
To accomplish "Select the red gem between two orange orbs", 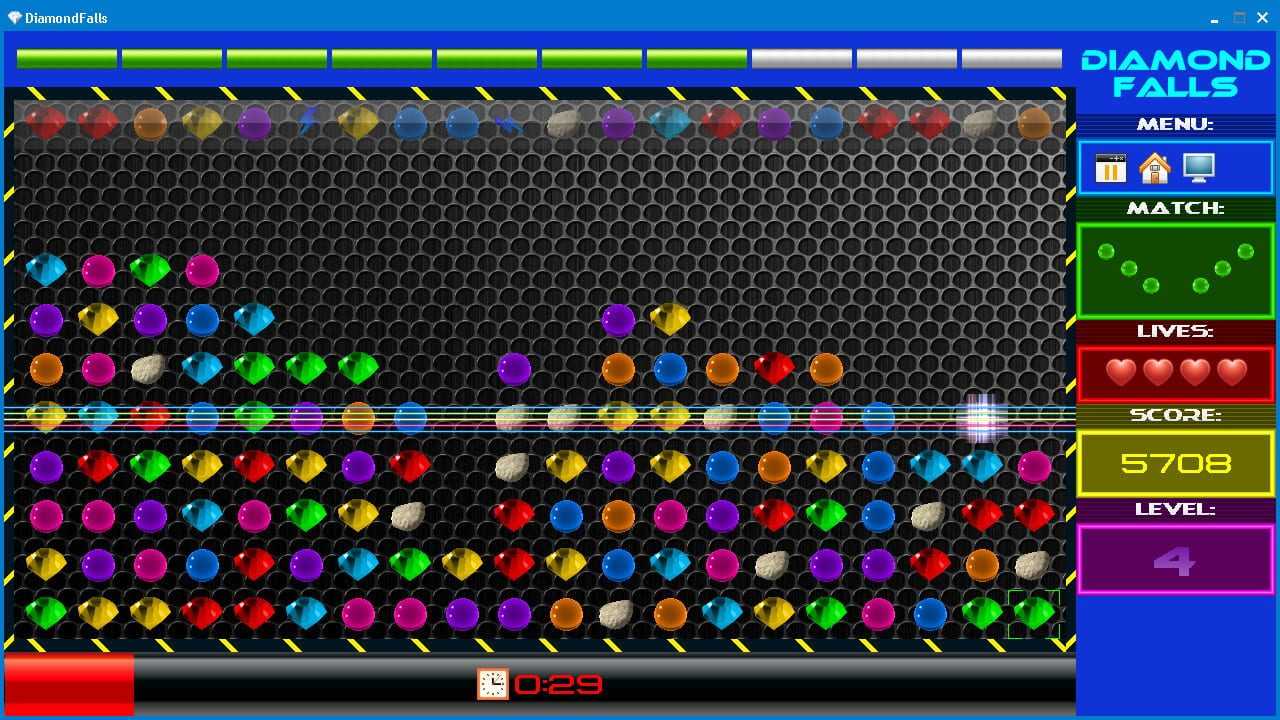I will click(773, 368).
